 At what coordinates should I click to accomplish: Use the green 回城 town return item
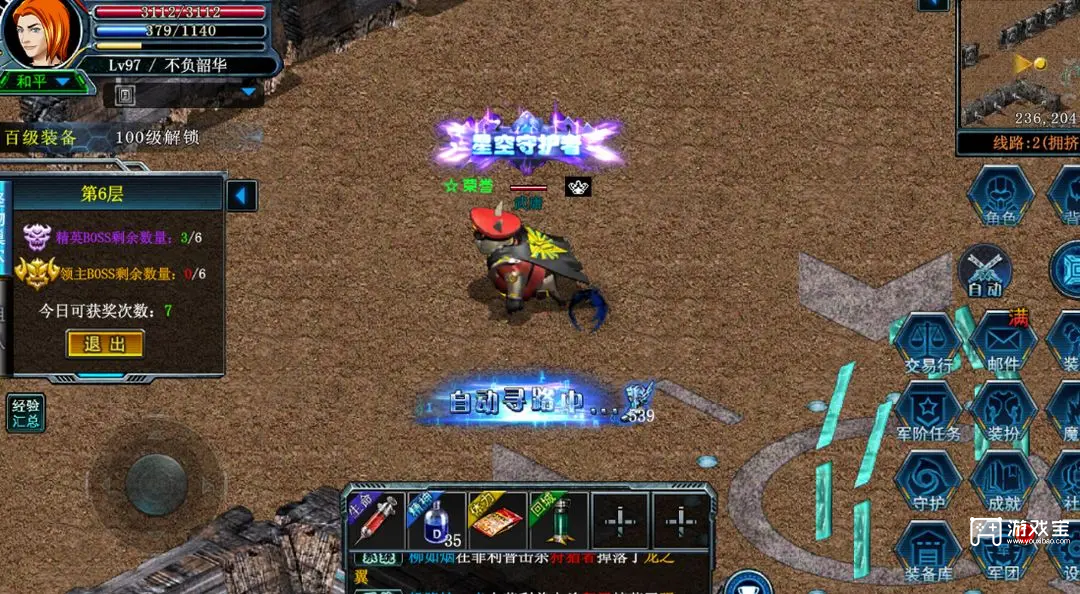coord(559,521)
